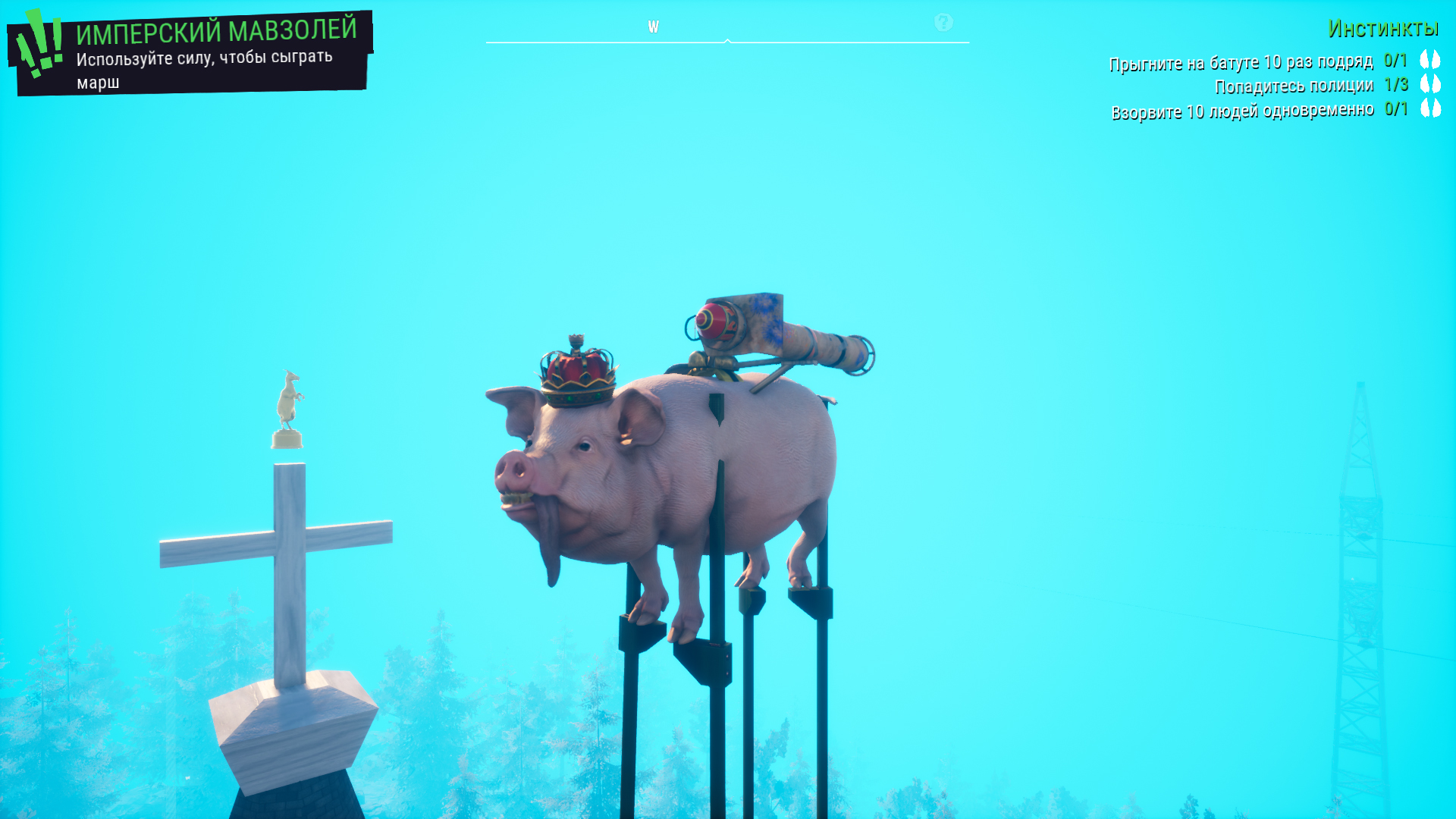Open the Инстинкты objectives header
Image resolution: width=1456 pixels, height=819 pixels.
pyautogui.click(x=1382, y=29)
